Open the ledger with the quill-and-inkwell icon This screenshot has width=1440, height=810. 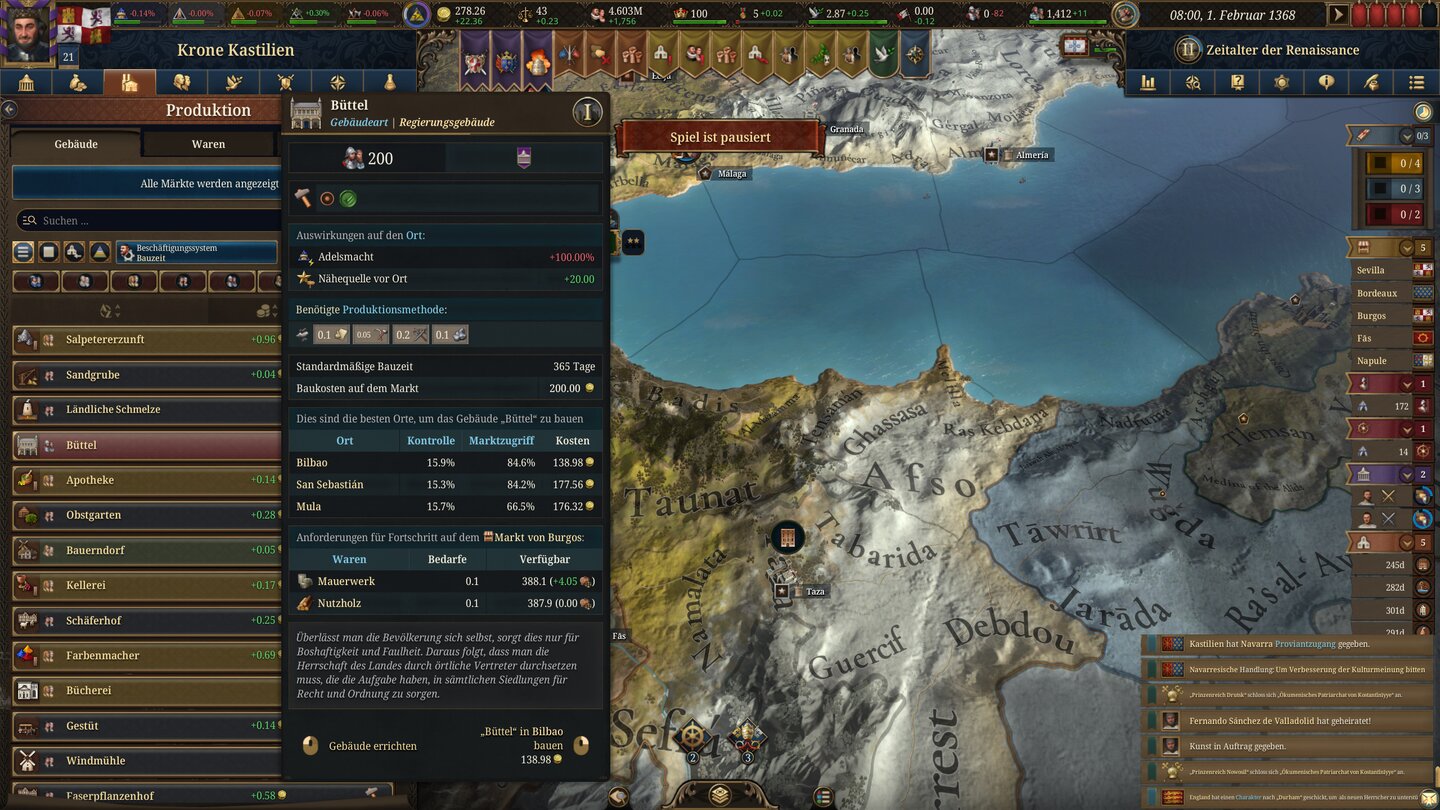pos(1371,82)
